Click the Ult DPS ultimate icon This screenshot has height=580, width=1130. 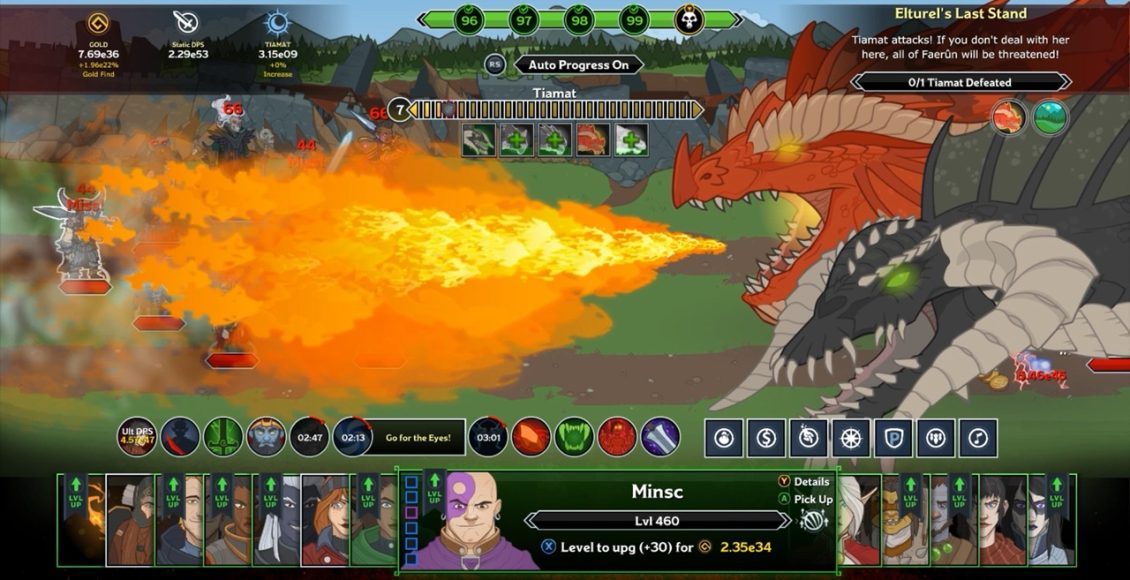(x=137, y=437)
